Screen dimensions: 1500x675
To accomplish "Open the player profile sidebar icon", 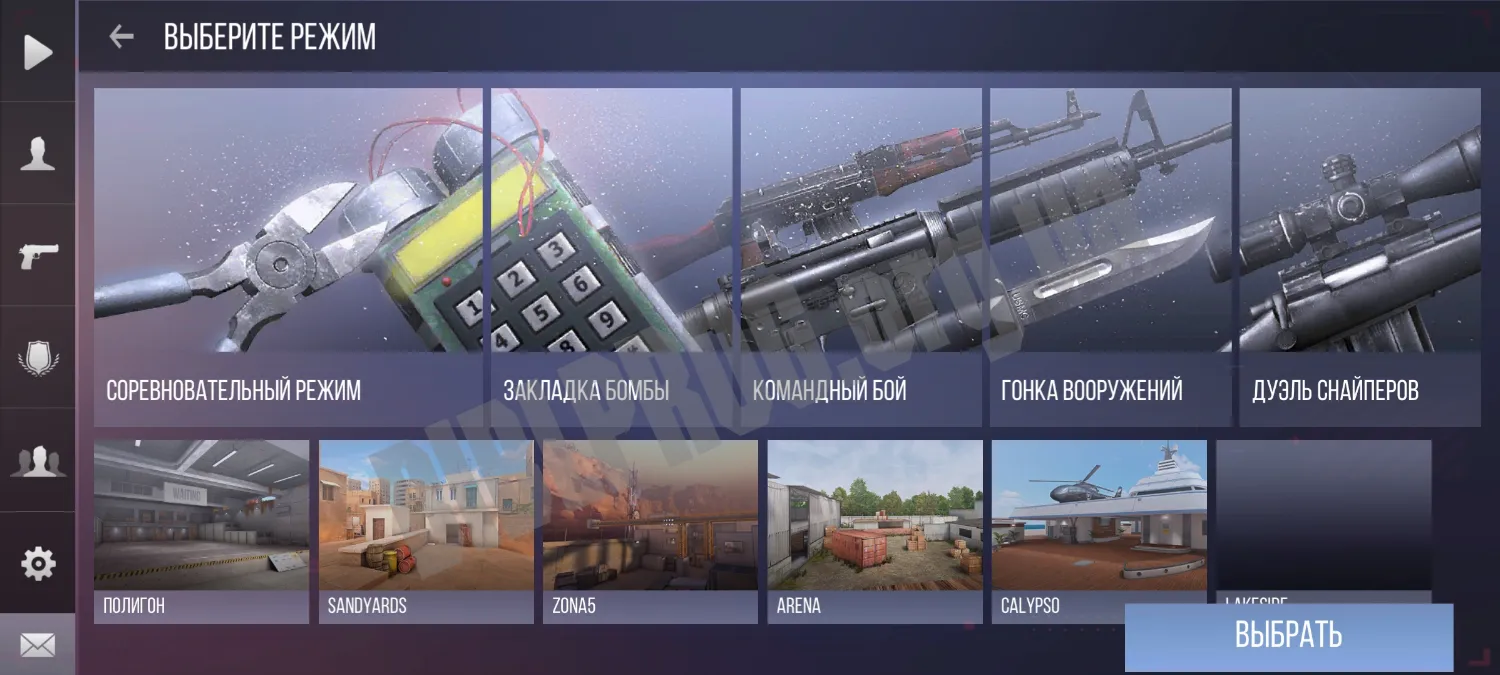I will point(38,154).
